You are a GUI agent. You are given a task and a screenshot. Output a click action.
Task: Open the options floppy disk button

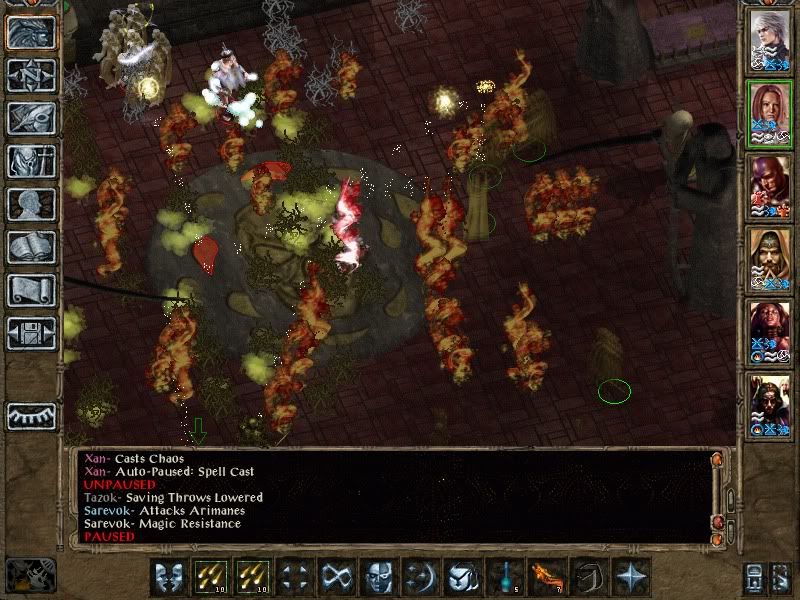[31, 333]
